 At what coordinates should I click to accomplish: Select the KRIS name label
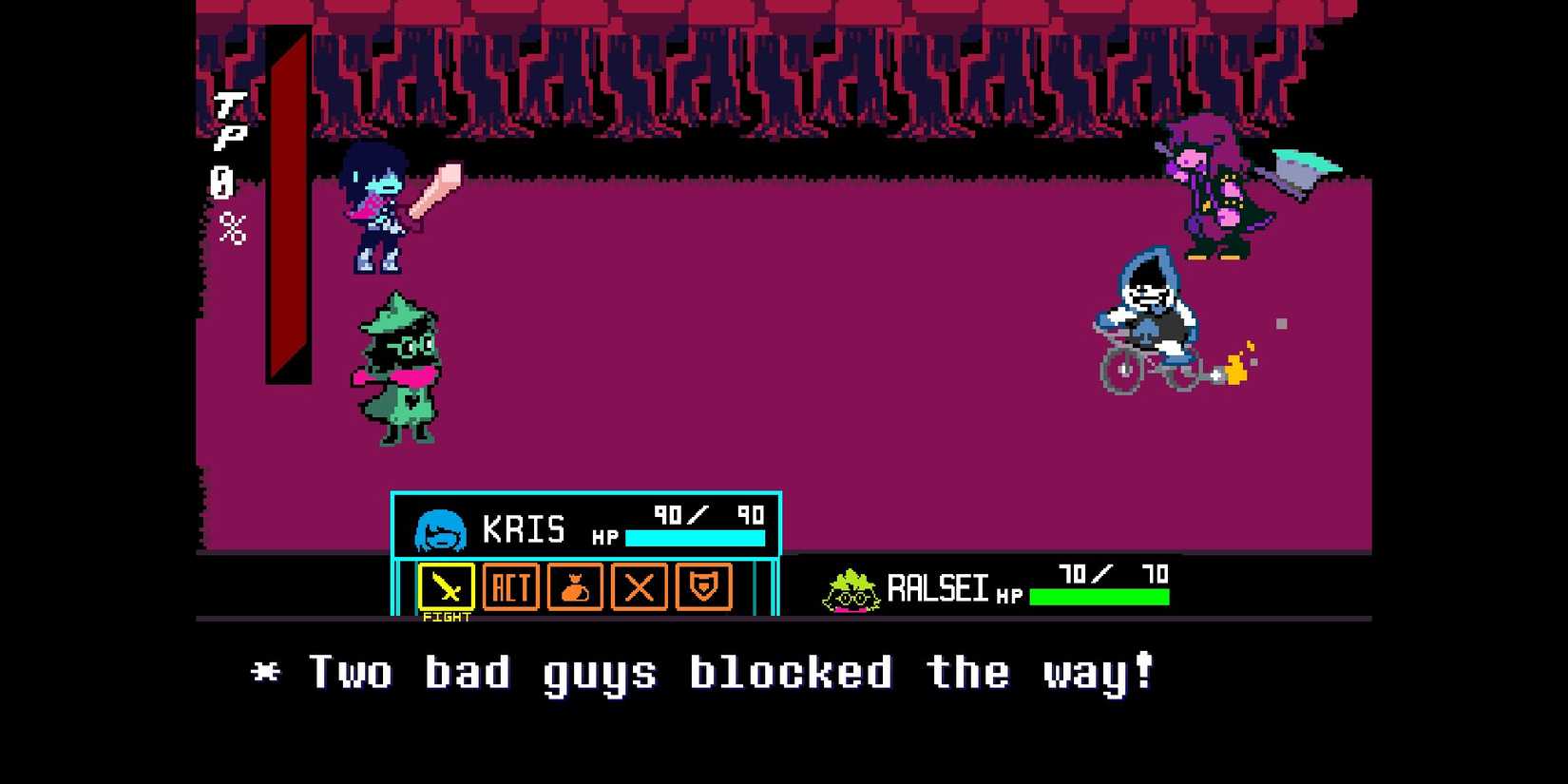526,528
